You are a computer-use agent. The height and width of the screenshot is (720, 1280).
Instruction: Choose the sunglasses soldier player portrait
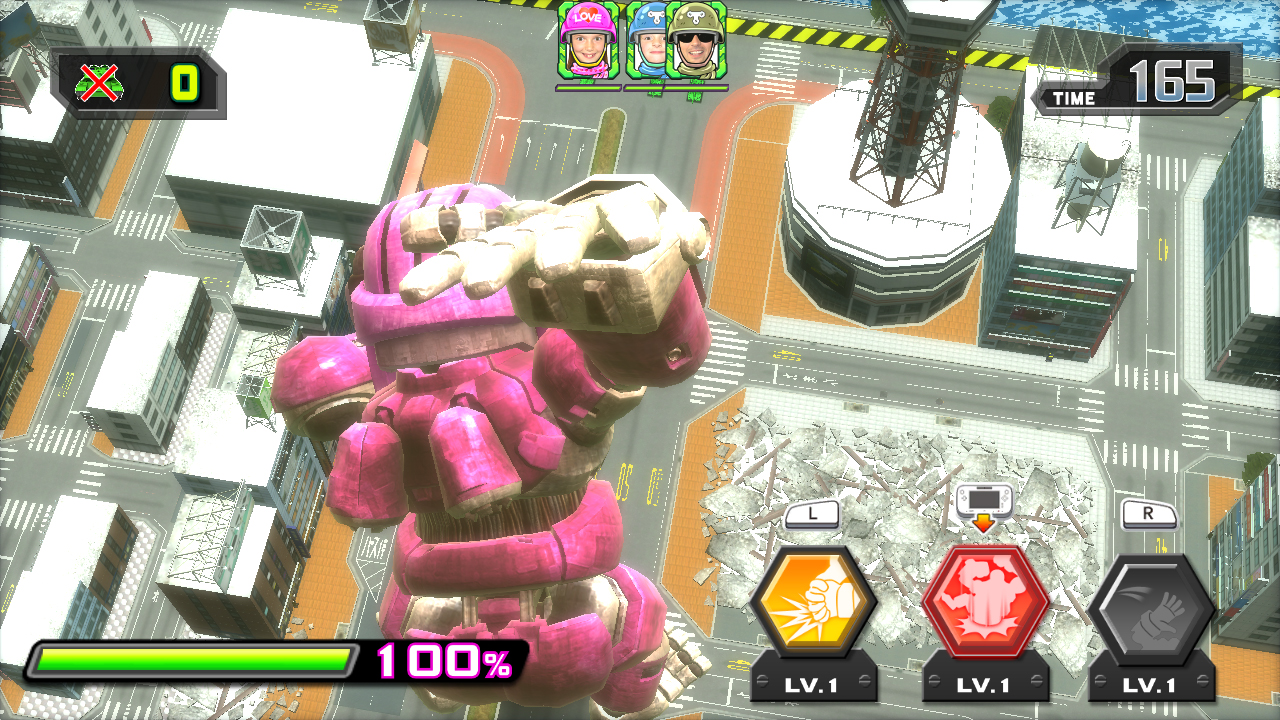(x=697, y=41)
